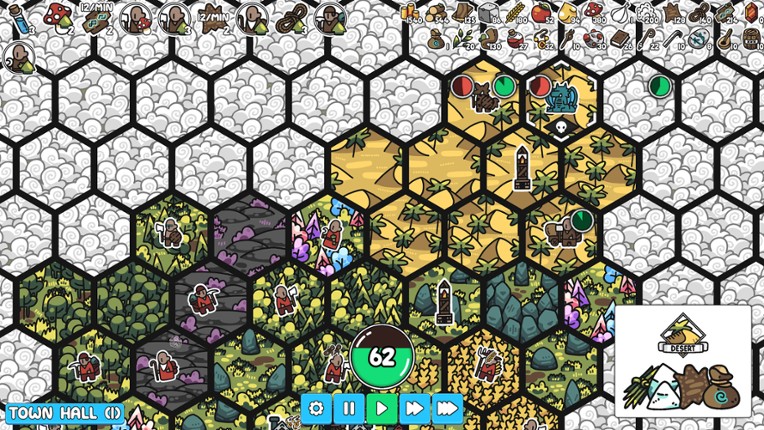Viewport: 764px width, 430px height.
Task: Open the Desert tile info card
Action: coord(682,360)
